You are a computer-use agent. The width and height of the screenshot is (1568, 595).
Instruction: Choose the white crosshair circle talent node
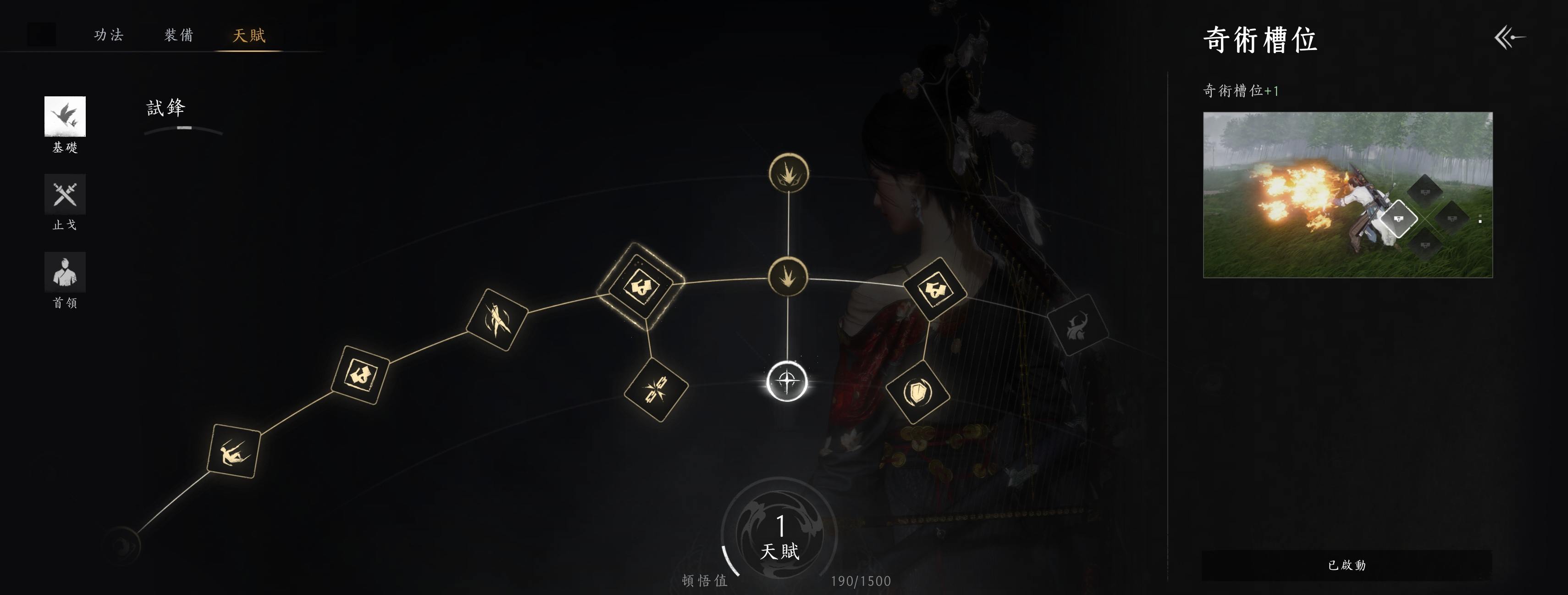click(x=787, y=382)
